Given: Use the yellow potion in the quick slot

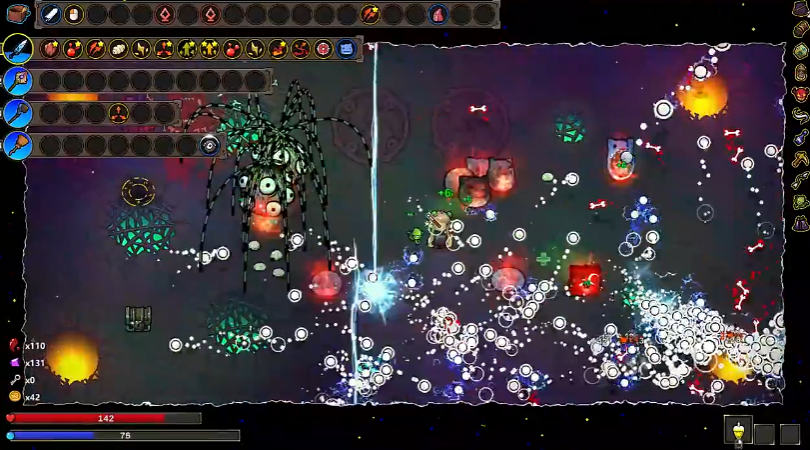Looking at the screenshot, I should [x=738, y=432].
